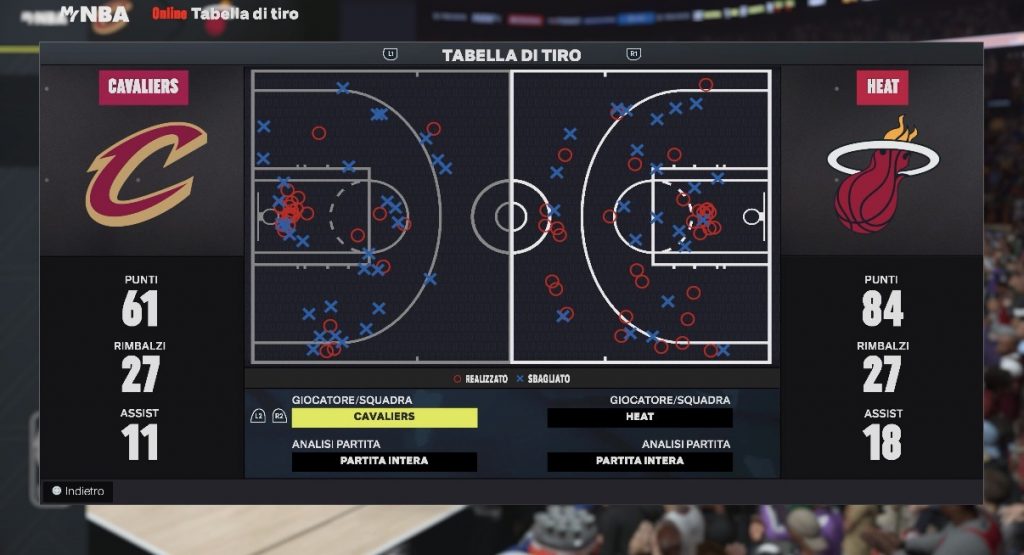Choose the Heat player/team selector

tap(640, 417)
